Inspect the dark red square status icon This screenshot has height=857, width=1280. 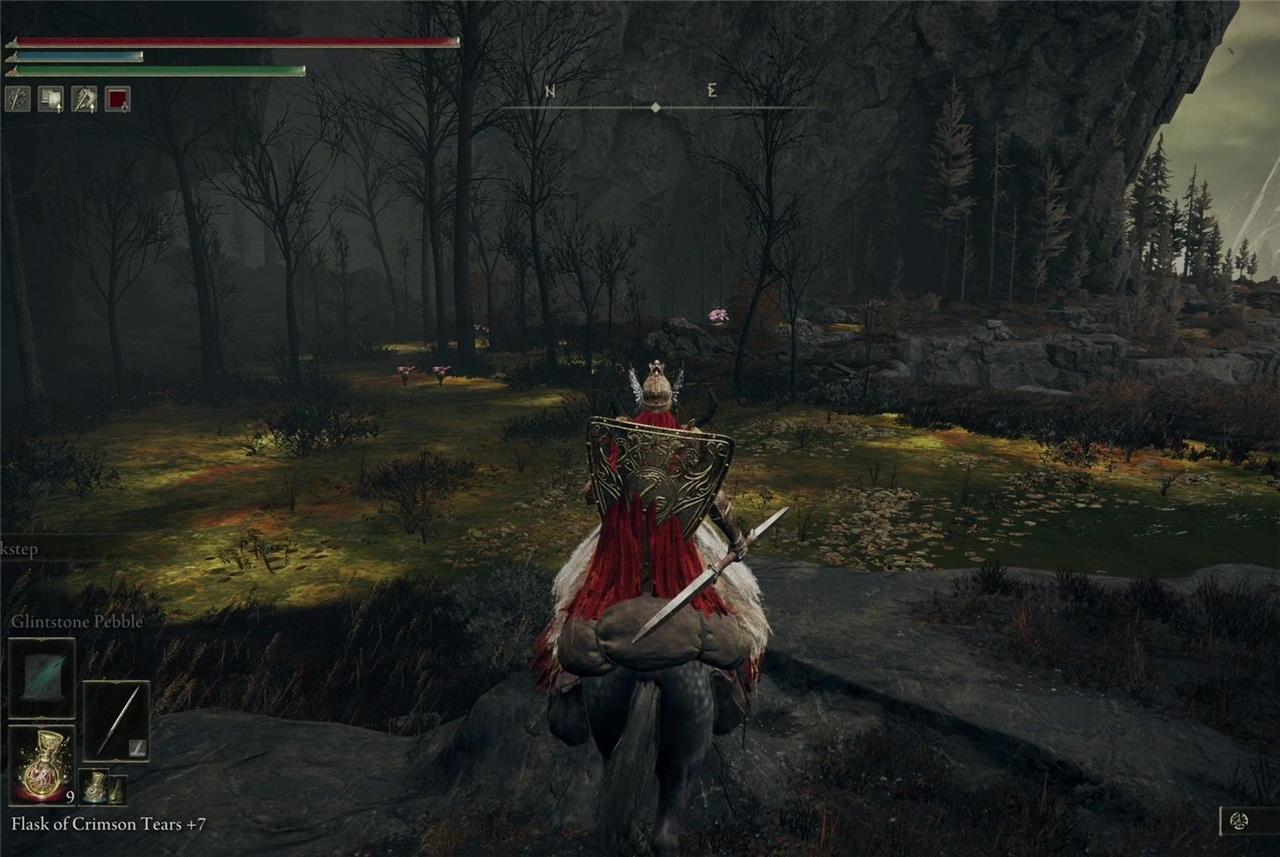[x=118, y=99]
